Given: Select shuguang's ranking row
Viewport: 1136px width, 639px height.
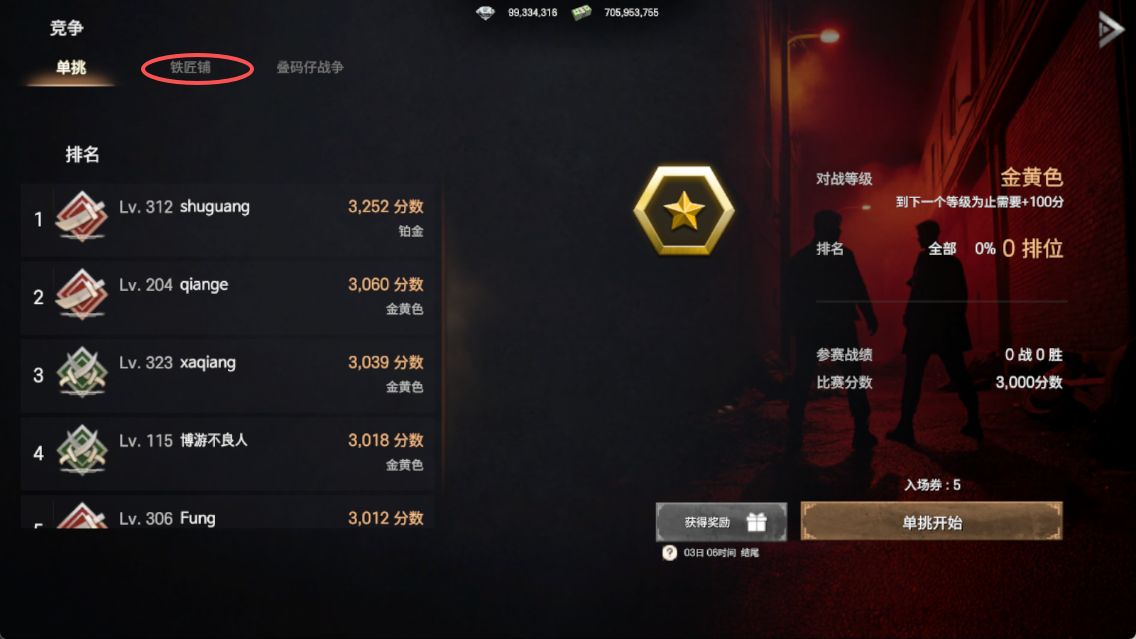Looking at the screenshot, I should point(230,219).
